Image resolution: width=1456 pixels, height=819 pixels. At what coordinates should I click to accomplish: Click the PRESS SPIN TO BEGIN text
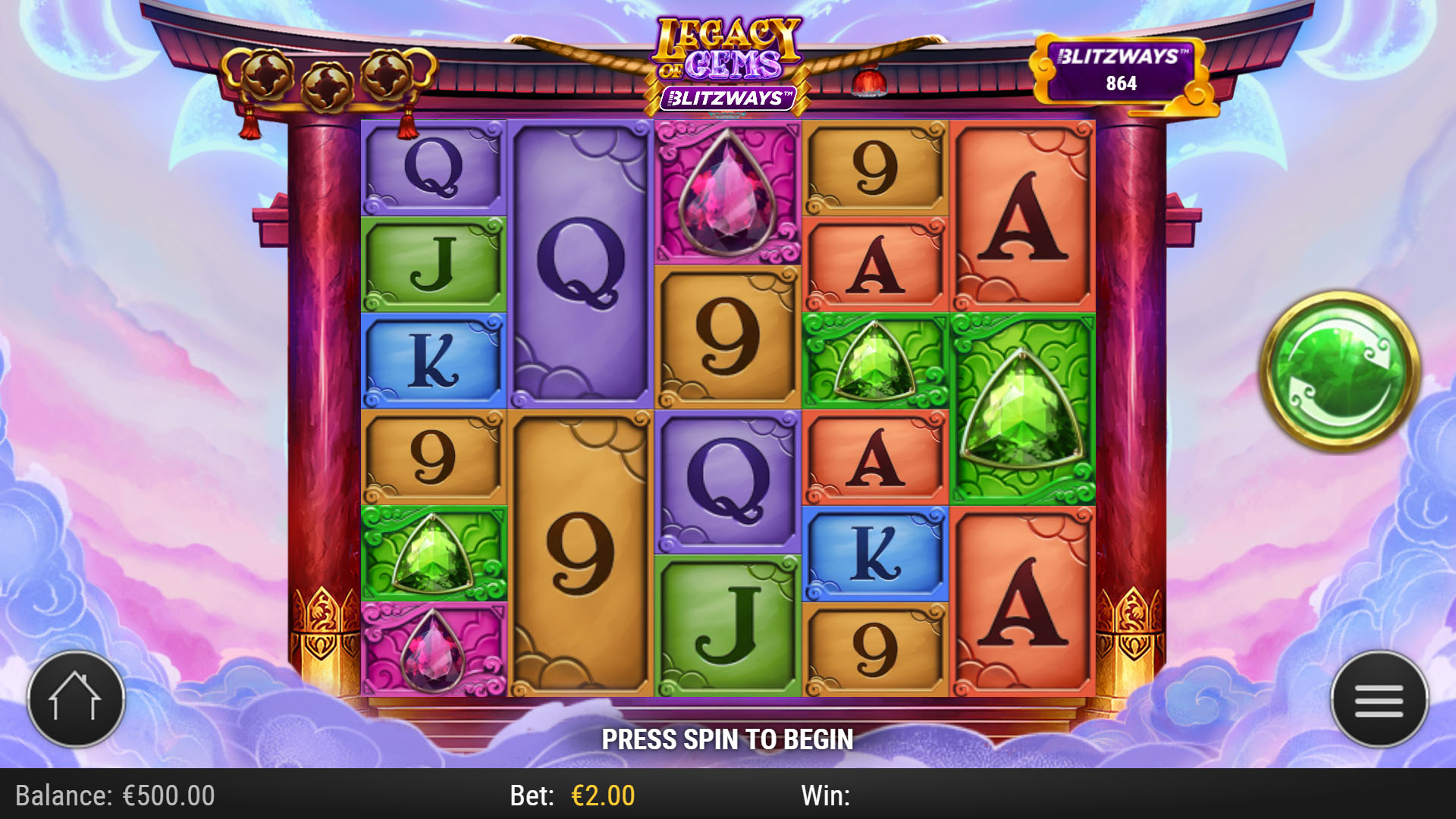pyautogui.click(x=728, y=737)
